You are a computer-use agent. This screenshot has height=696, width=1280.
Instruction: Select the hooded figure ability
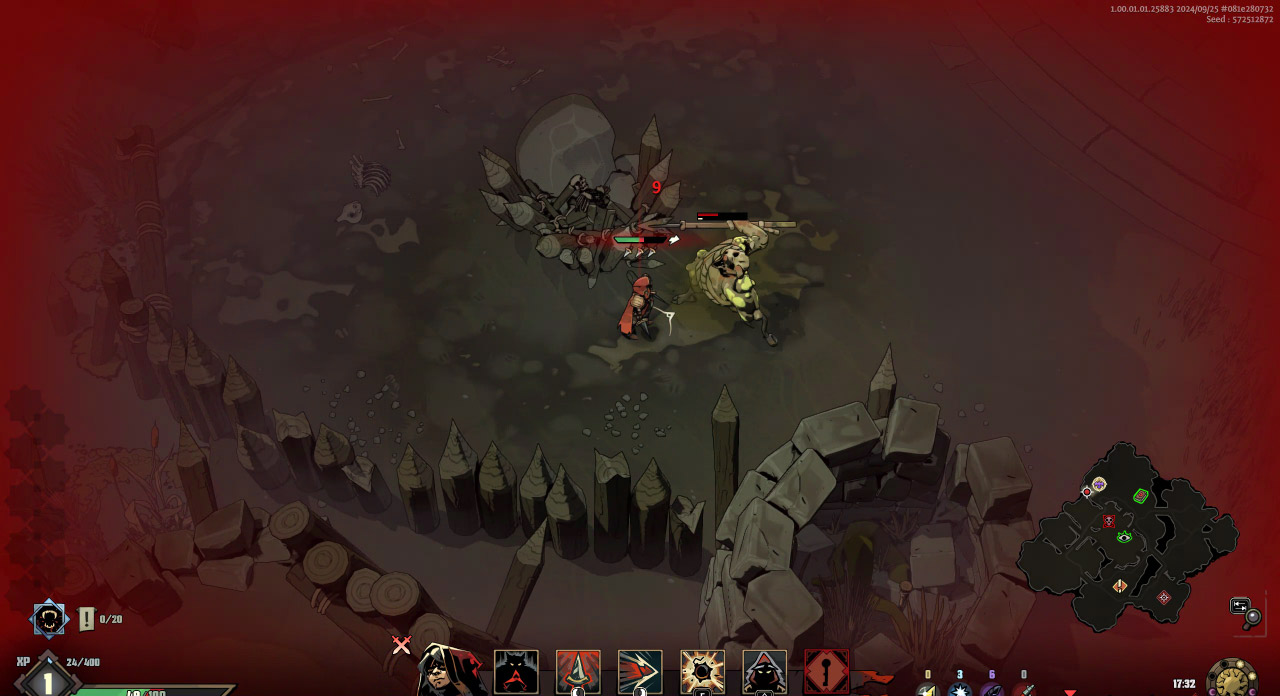(x=764, y=672)
